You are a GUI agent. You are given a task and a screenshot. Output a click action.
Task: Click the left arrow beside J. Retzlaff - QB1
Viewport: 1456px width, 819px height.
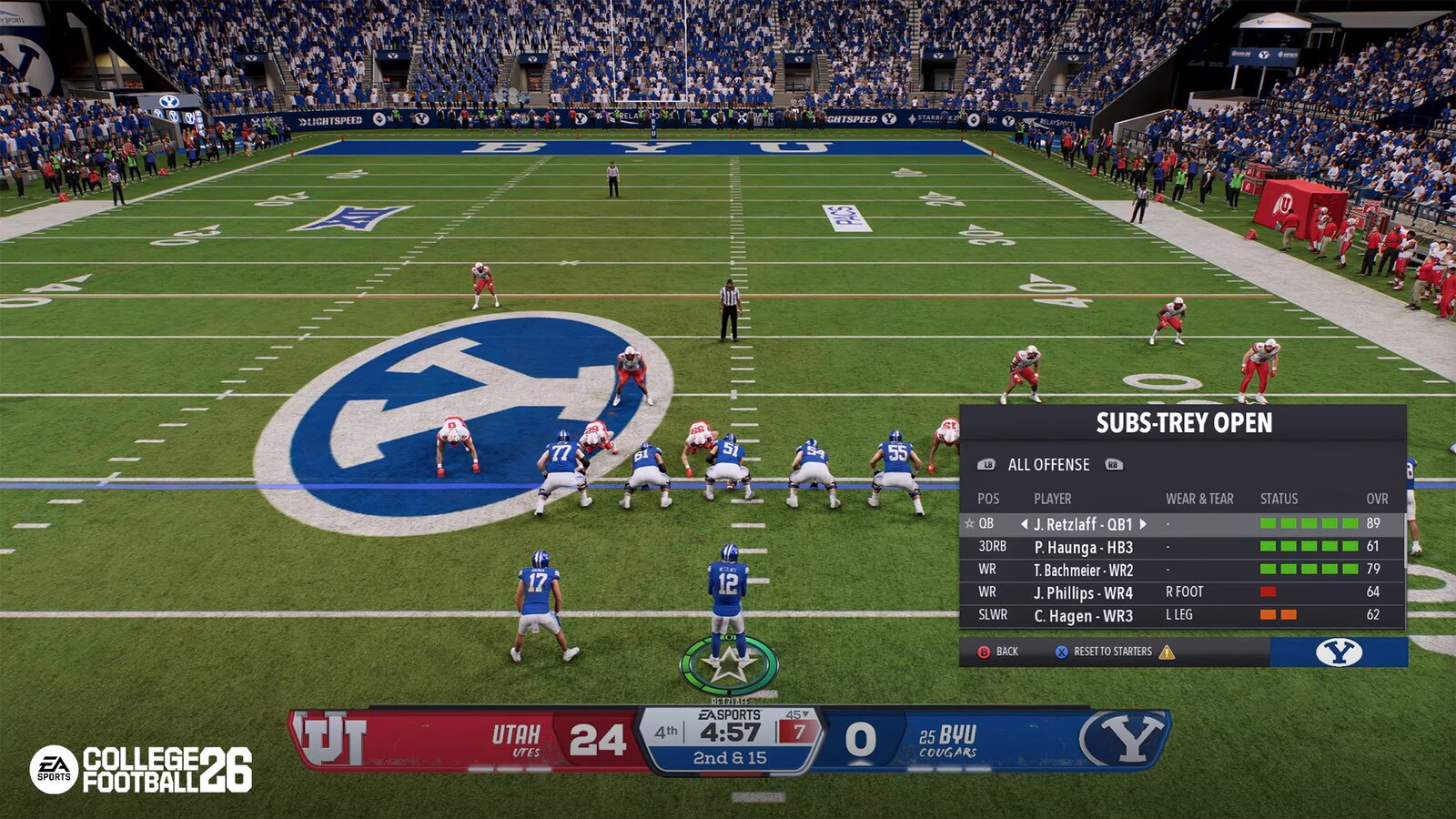tap(1025, 524)
